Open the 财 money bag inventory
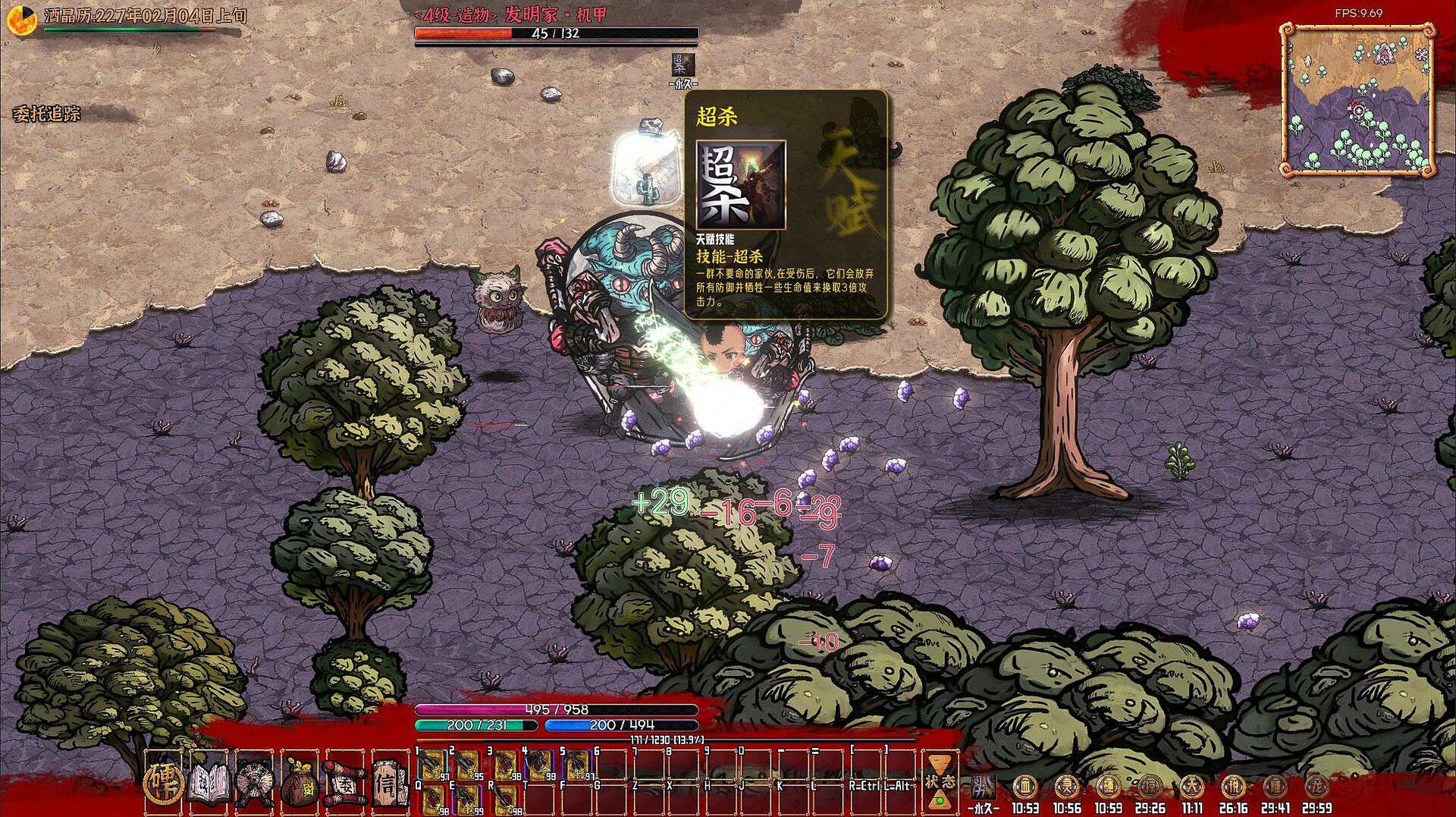This screenshot has height=817, width=1456. coord(300,781)
